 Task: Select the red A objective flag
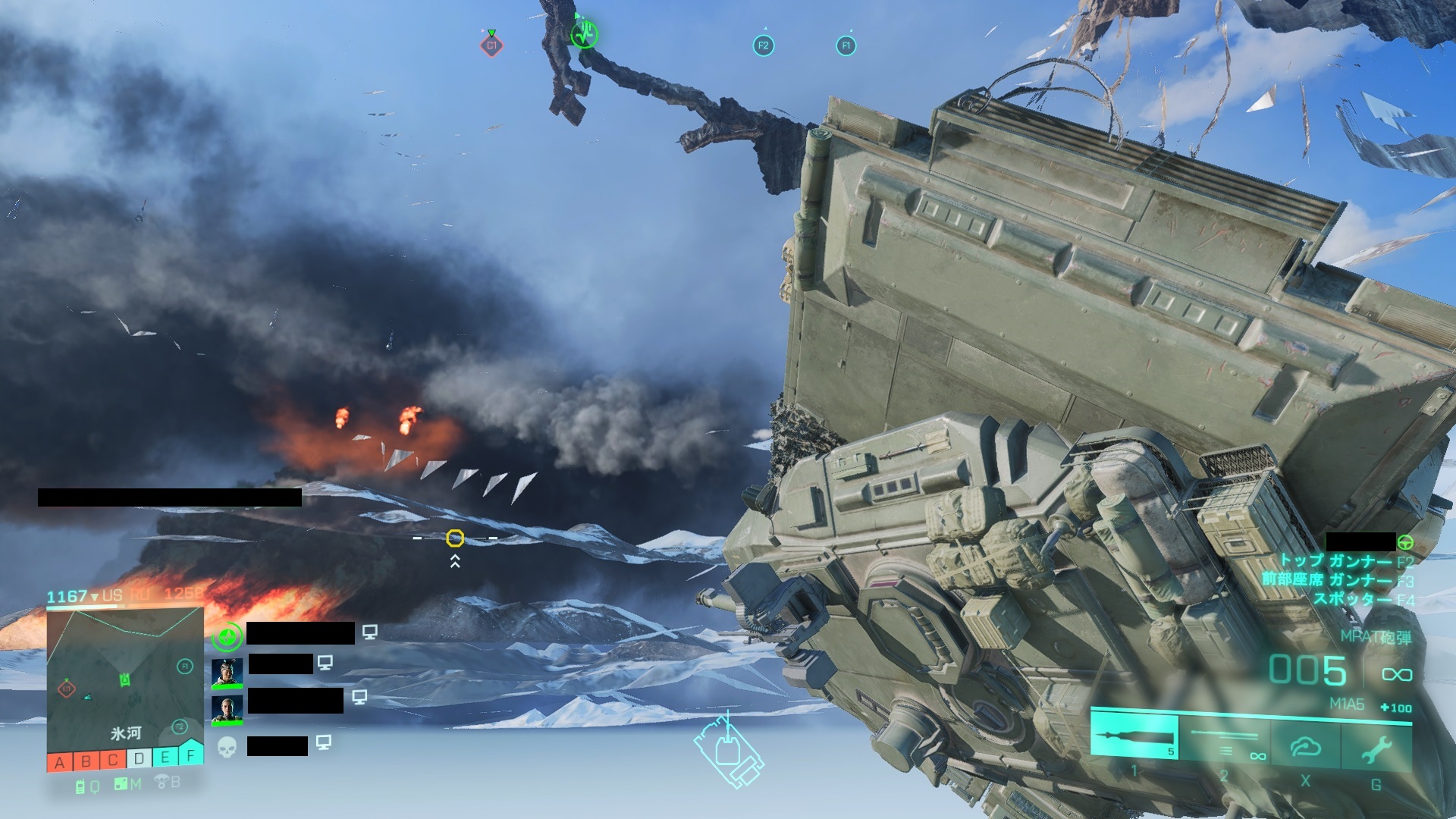coord(60,761)
